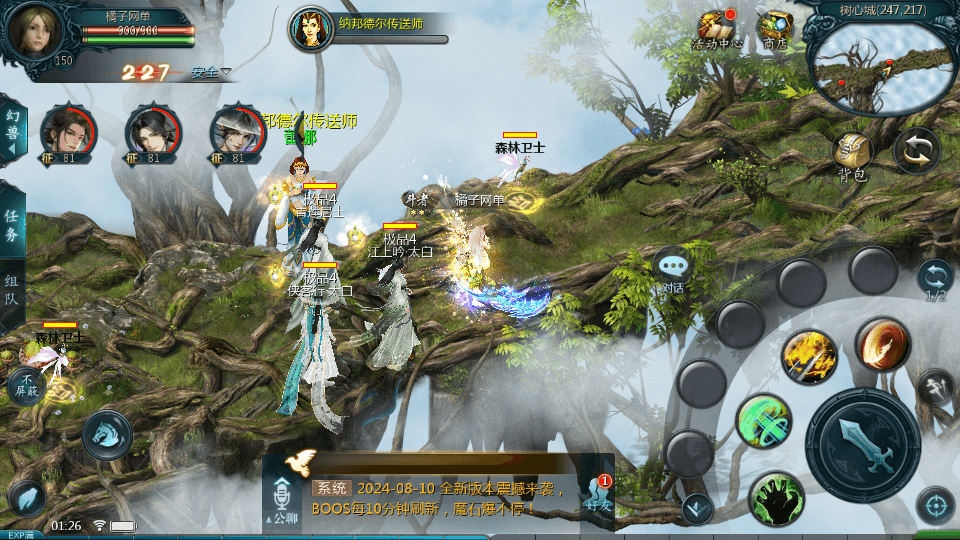Open the 商店 shop treasure chest
Image resolution: width=960 pixels, height=540 pixels.
774,28
